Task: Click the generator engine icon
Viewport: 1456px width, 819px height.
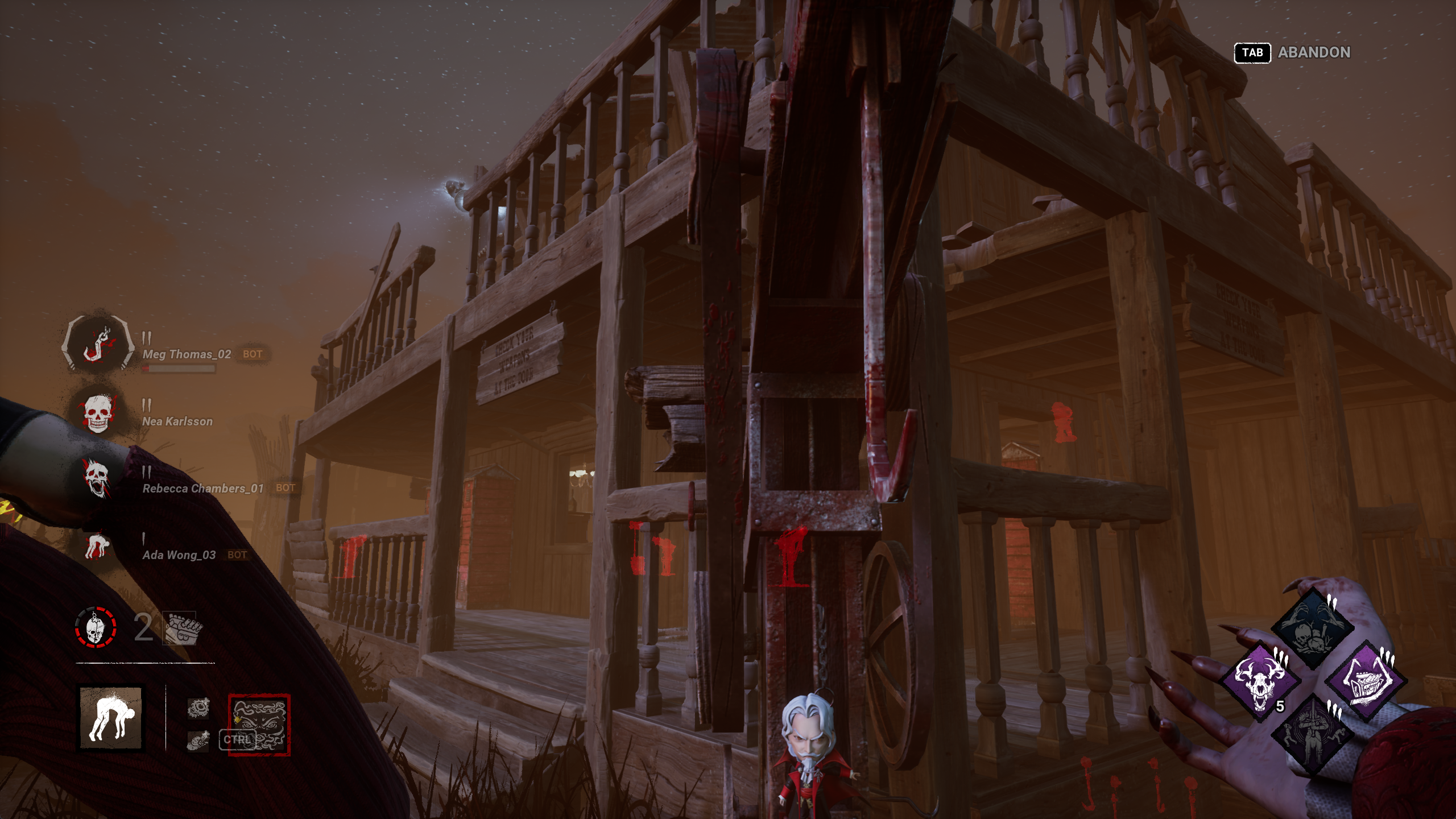Action: pos(182,629)
